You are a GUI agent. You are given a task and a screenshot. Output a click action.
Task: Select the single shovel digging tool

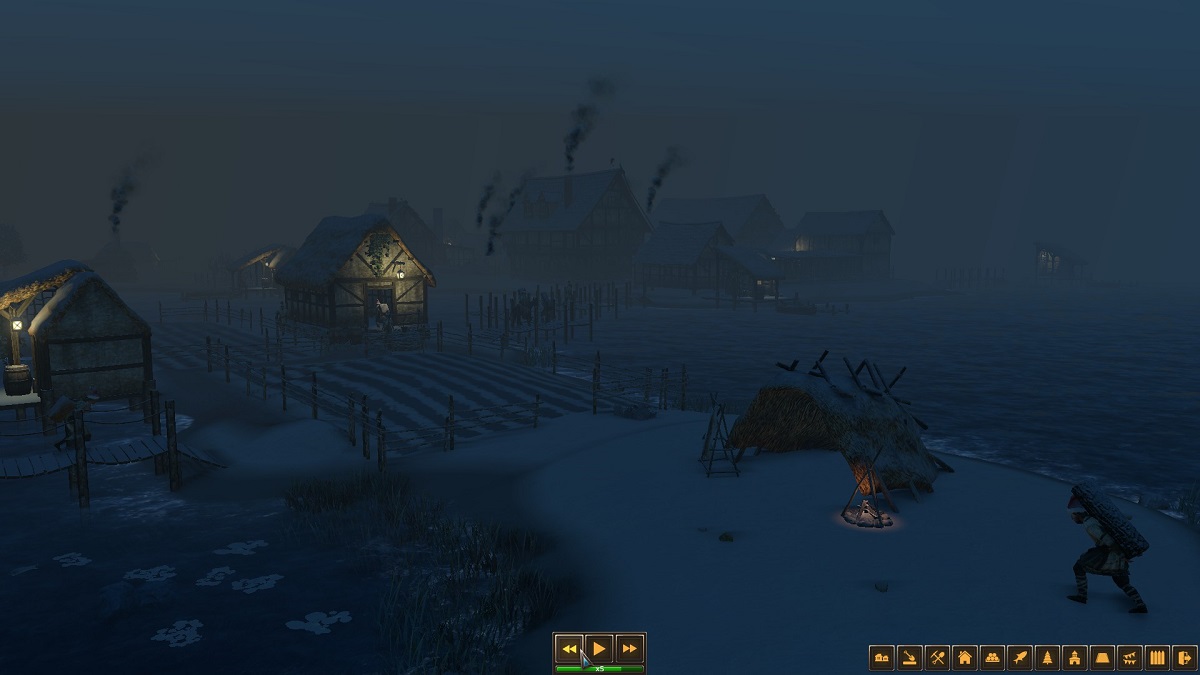pyautogui.click(x=909, y=657)
